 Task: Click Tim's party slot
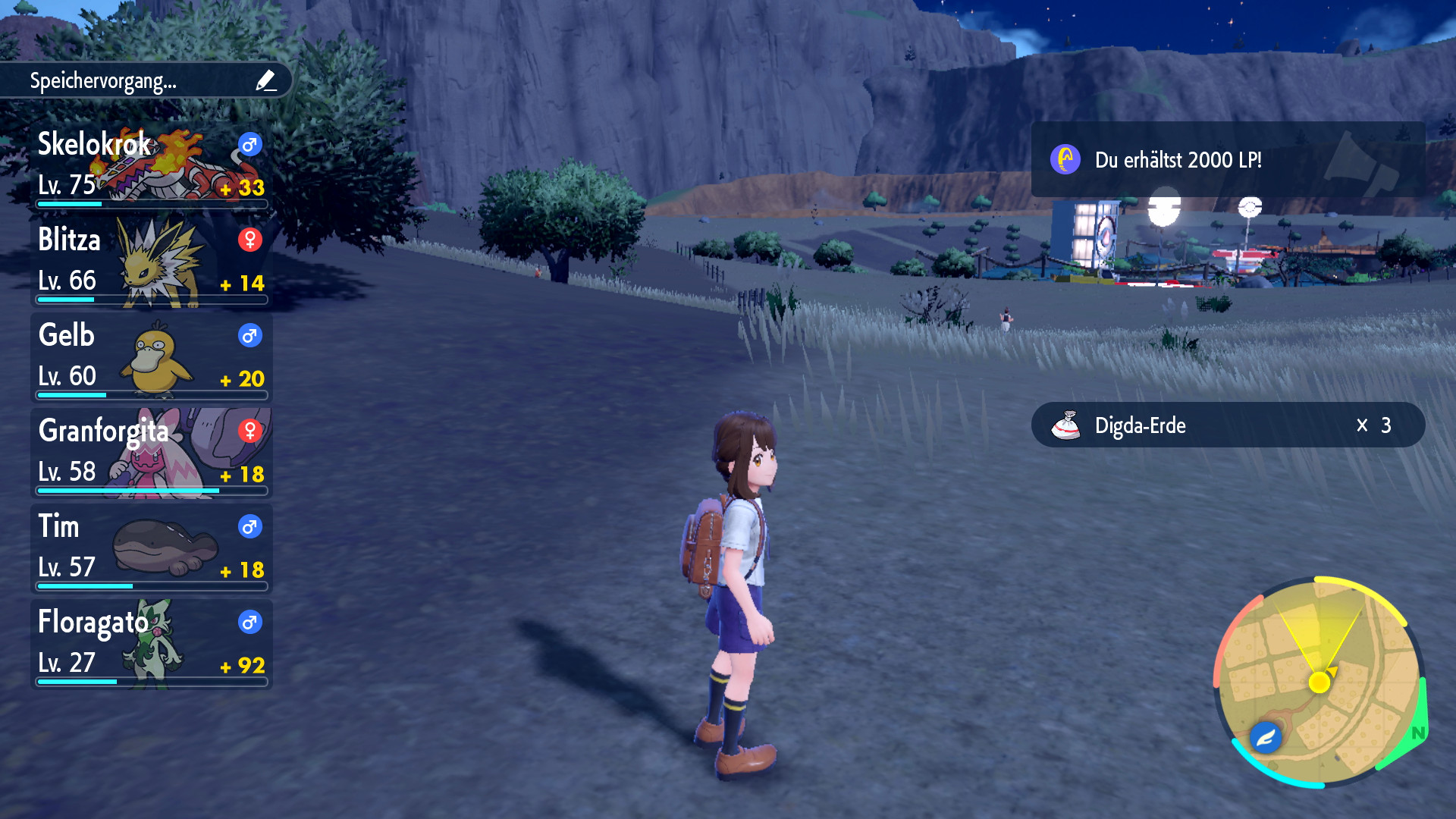pyautogui.click(x=152, y=549)
